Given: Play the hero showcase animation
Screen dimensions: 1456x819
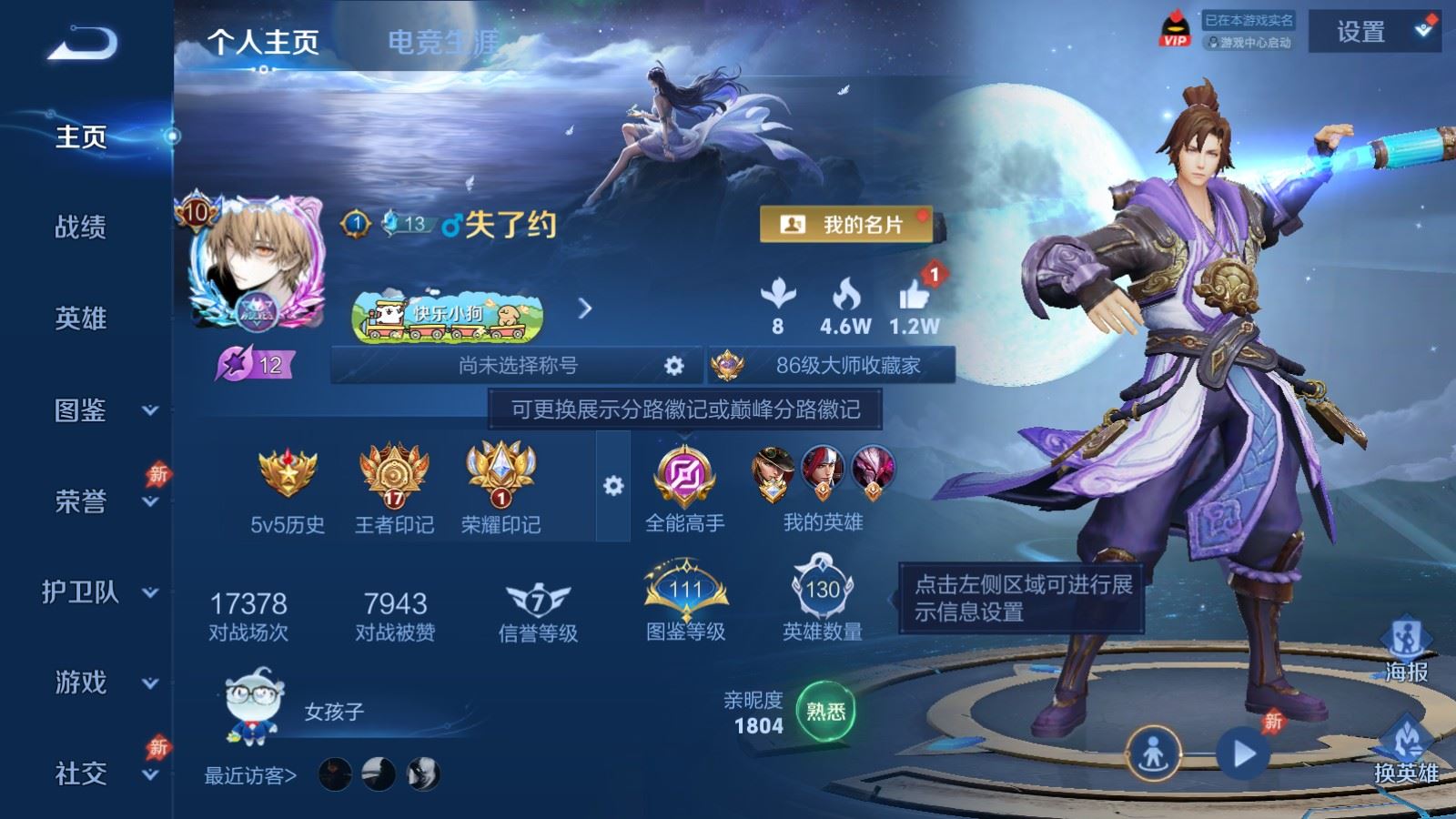Looking at the screenshot, I should click(1243, 753).
